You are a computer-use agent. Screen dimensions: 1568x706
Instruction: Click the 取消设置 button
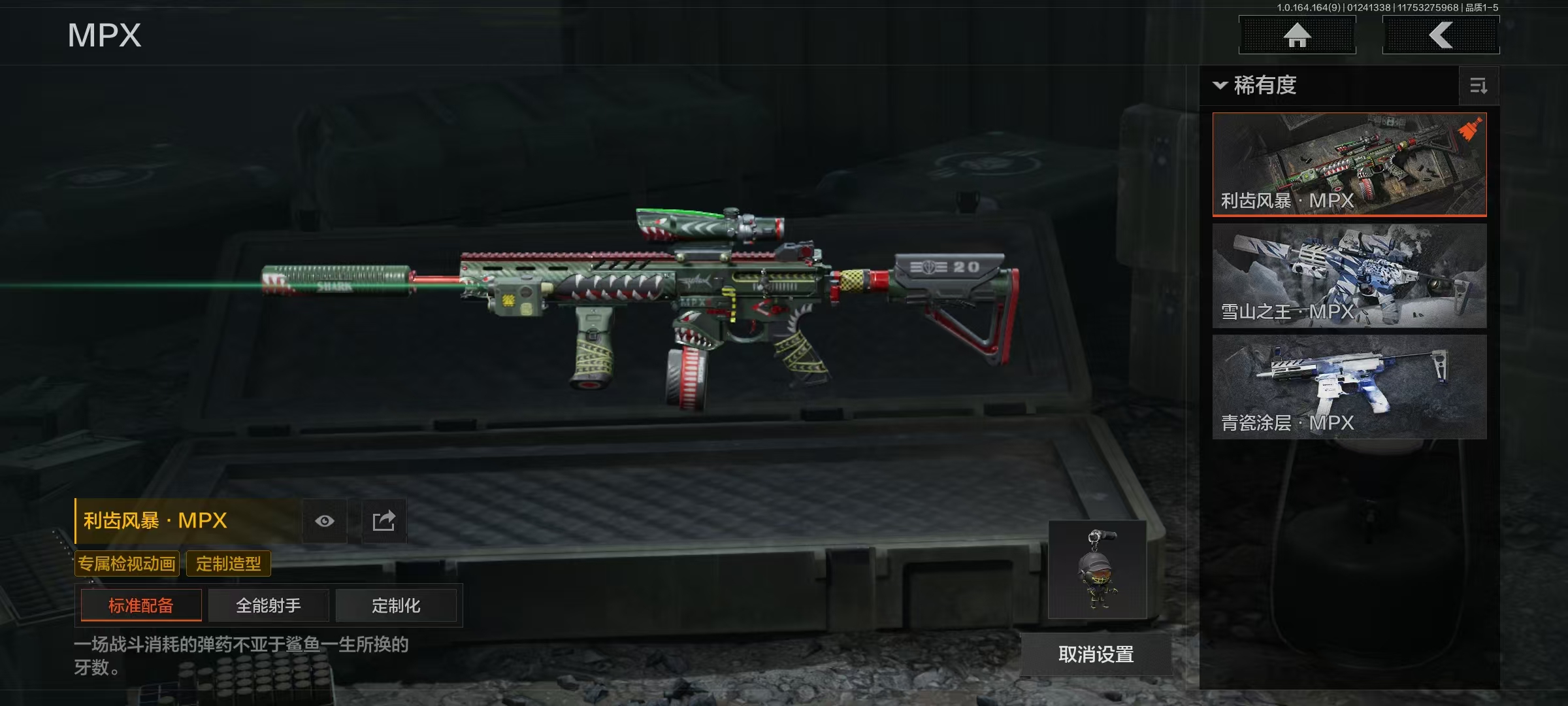point(1096,654)
